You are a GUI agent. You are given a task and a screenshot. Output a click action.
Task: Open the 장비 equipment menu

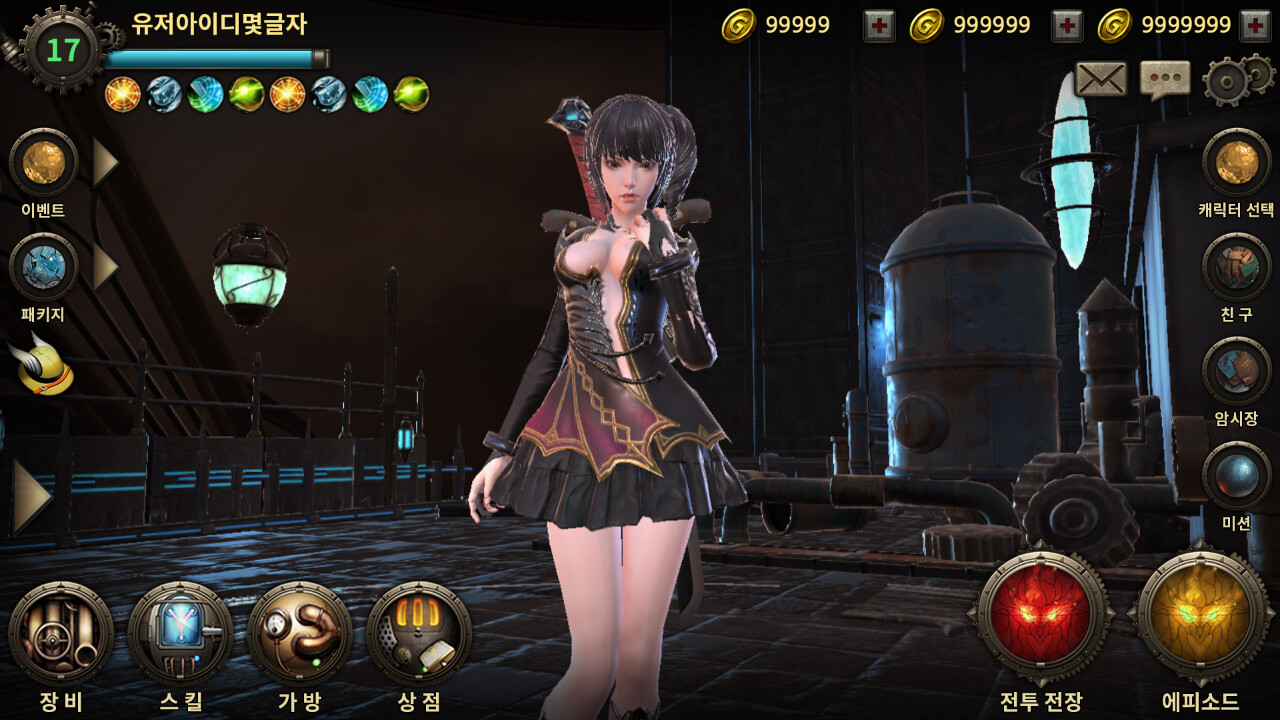(60, 634)
